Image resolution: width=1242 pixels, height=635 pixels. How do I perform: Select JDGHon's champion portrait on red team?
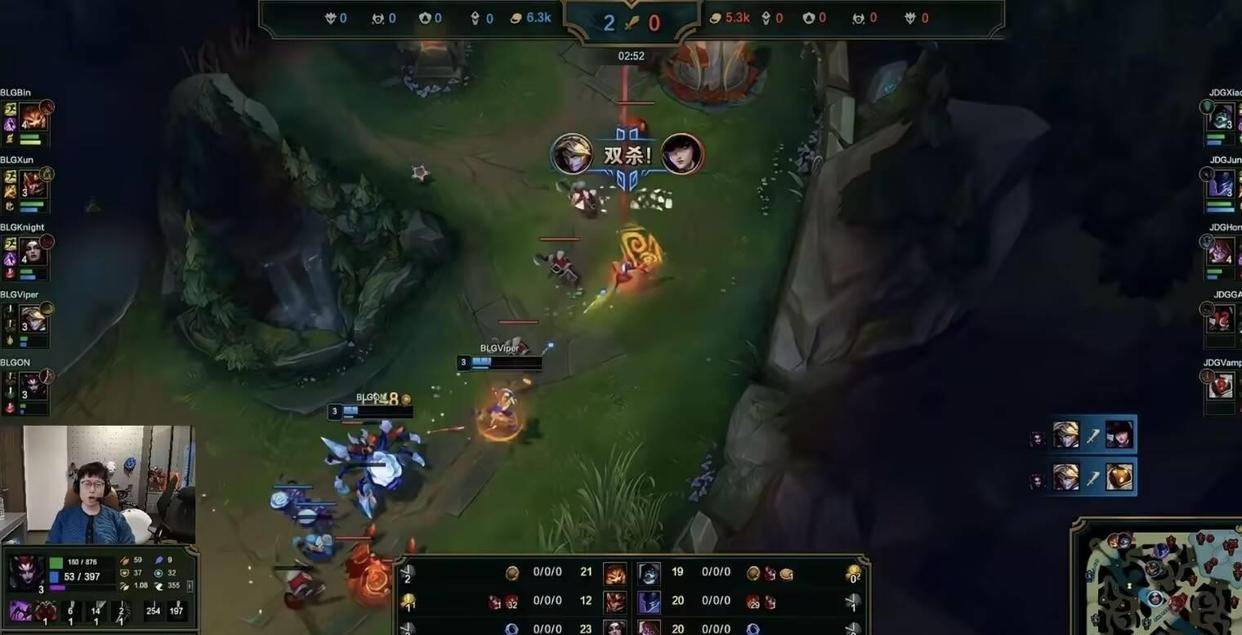[x=1221, y=252]
